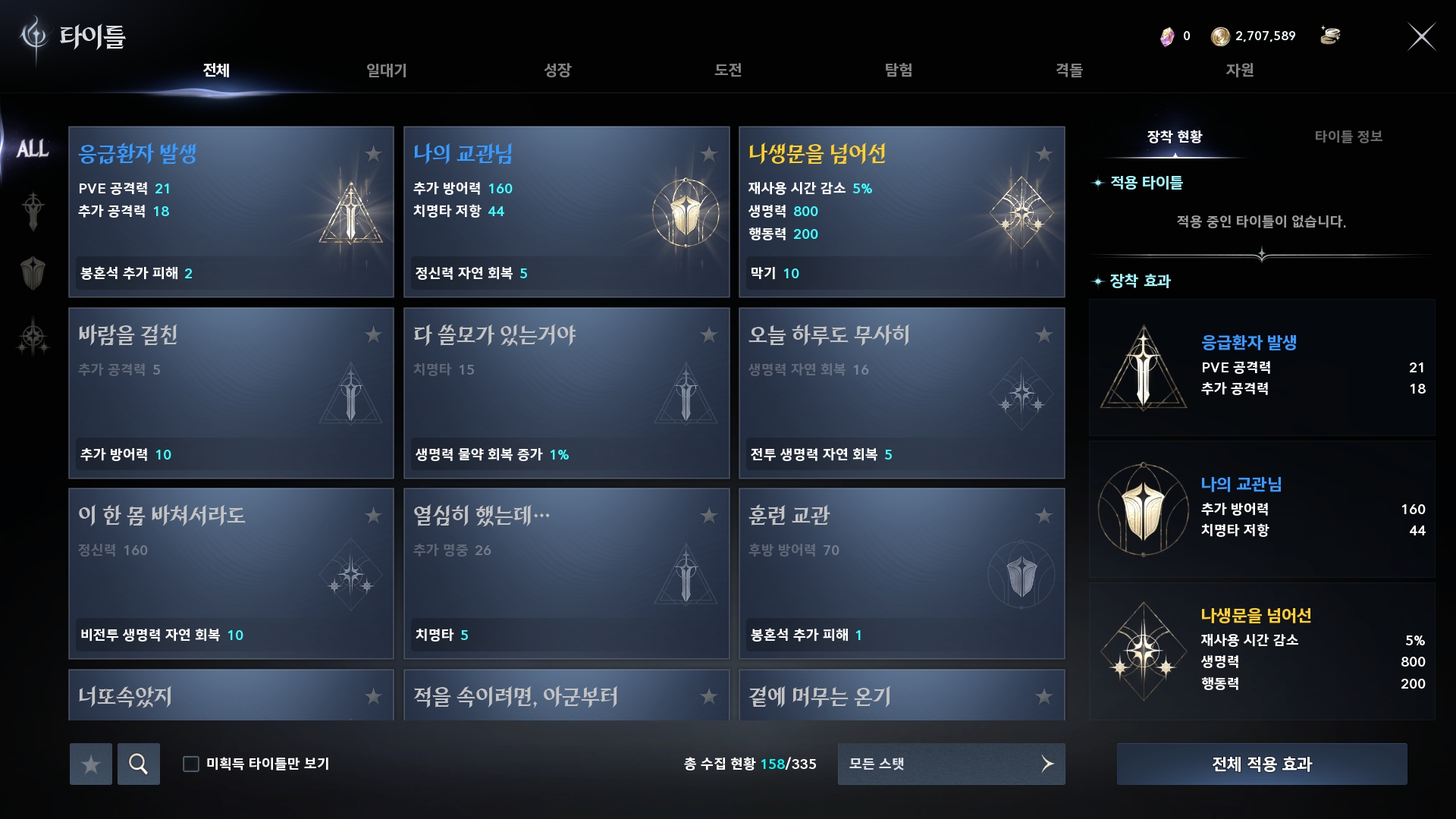
Task: Toggle the favorite star on 응급환자 발생
Action: click(x=372, y=155)
